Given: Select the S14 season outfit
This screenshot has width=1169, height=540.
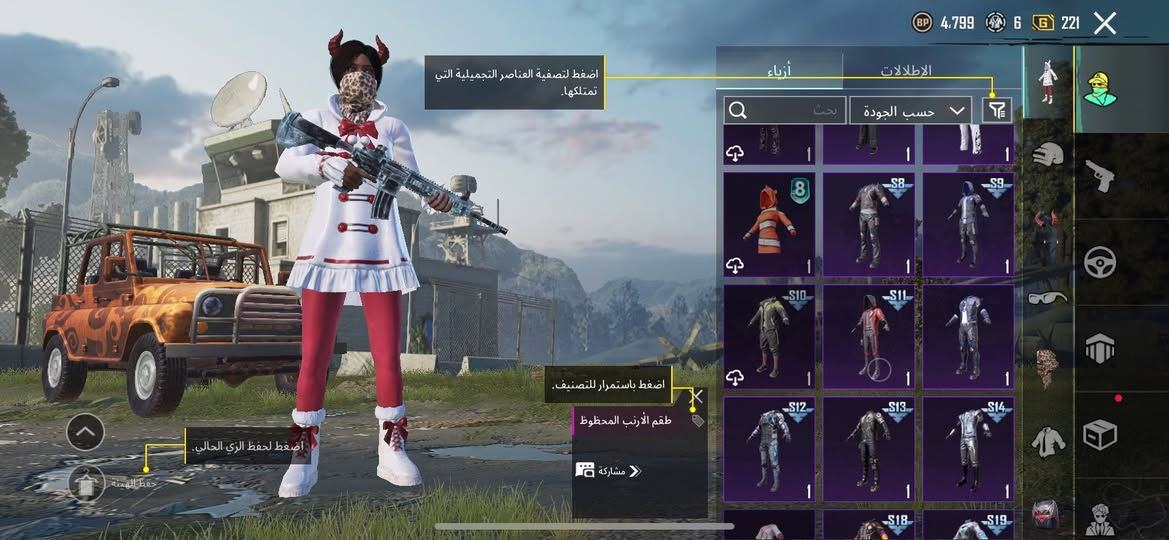Looking at the screenshot, I should pyautogui.click(x=968, y=449).
